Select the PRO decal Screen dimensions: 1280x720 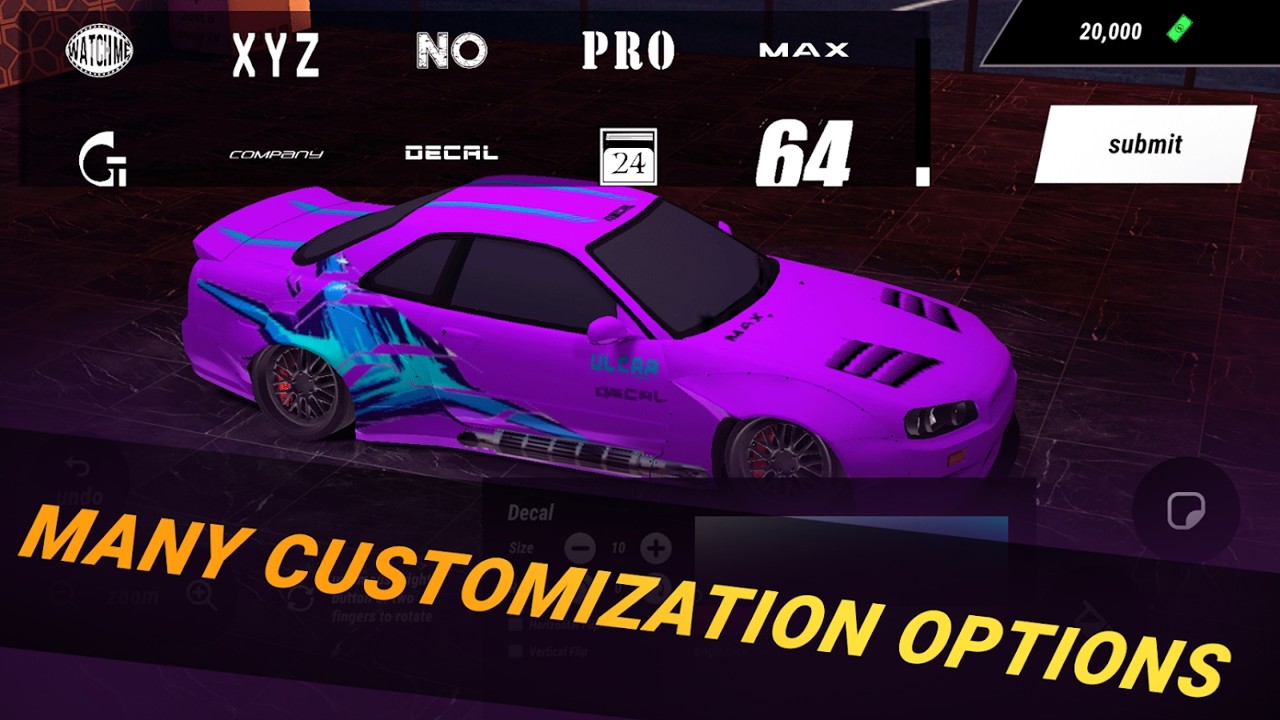point(628,51)
